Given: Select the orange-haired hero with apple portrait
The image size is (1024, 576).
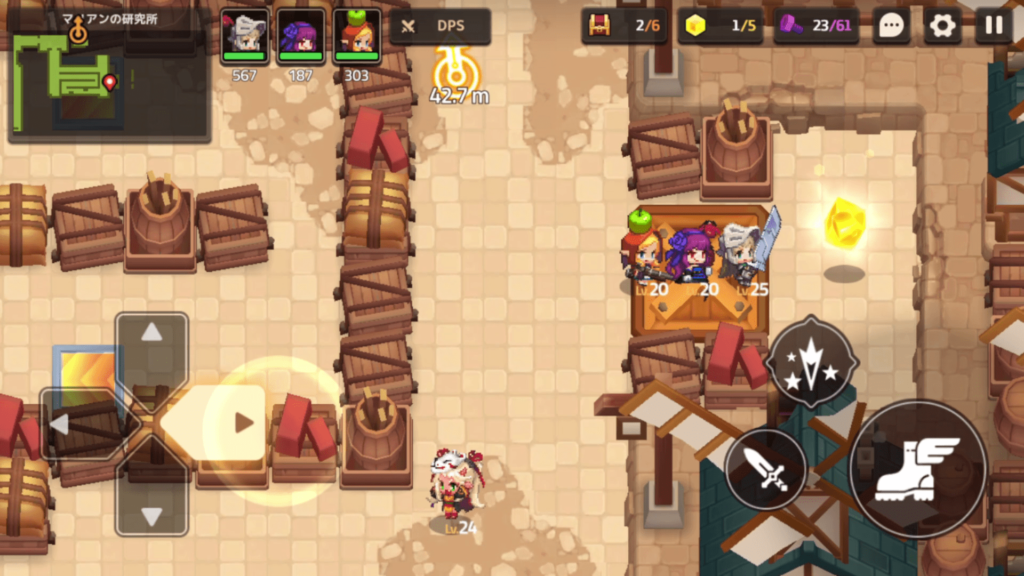Looking at the screenshot, I should click(x=356, y=35).
